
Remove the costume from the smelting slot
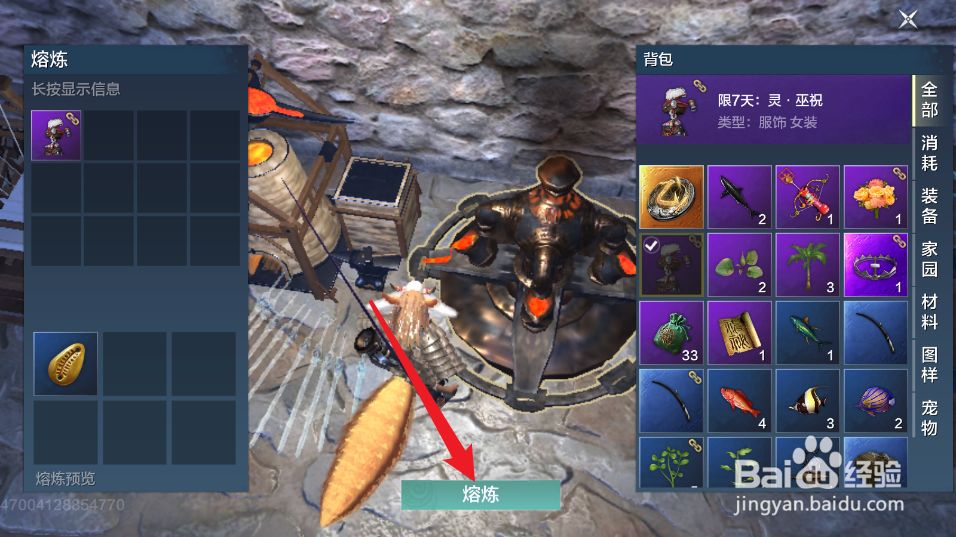56,135
